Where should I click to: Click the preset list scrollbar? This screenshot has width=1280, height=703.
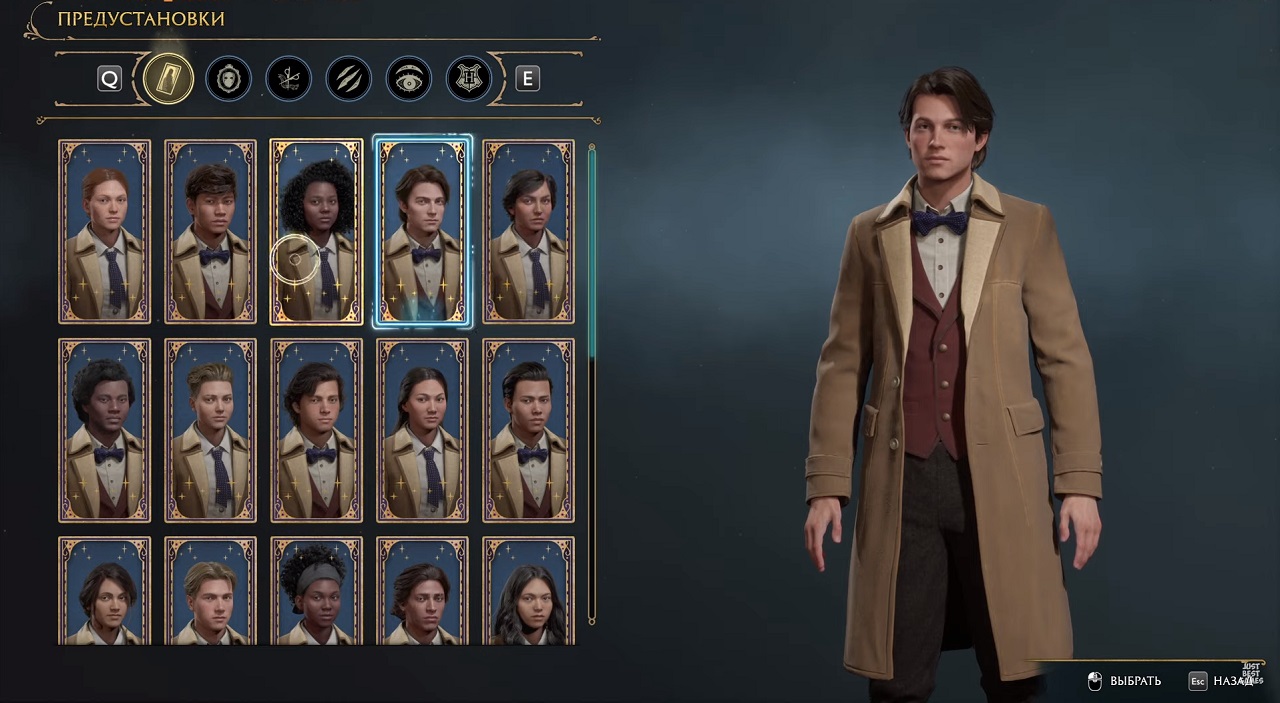592,250
